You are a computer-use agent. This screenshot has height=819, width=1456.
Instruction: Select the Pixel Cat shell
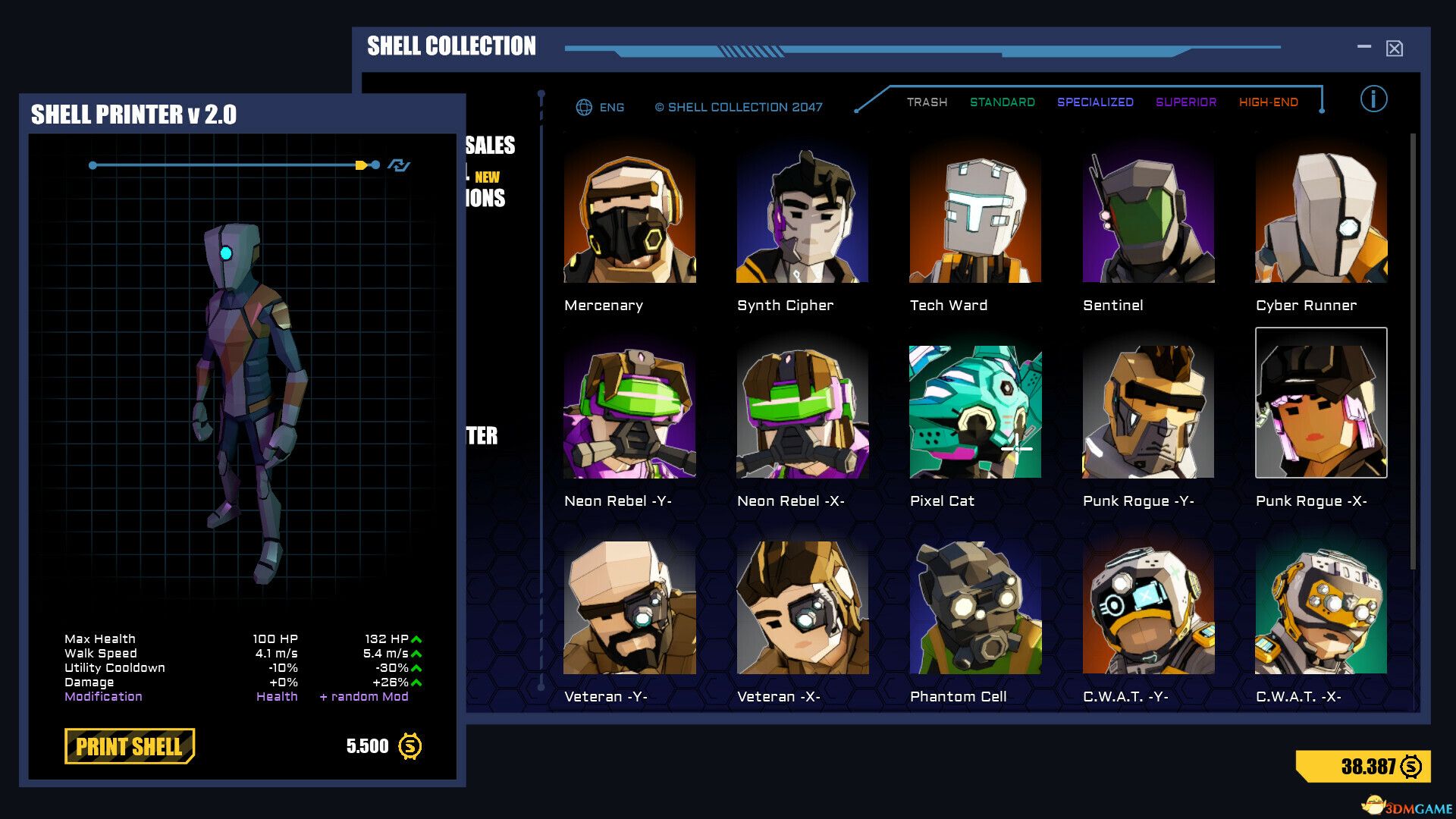[x=975, y=412]
